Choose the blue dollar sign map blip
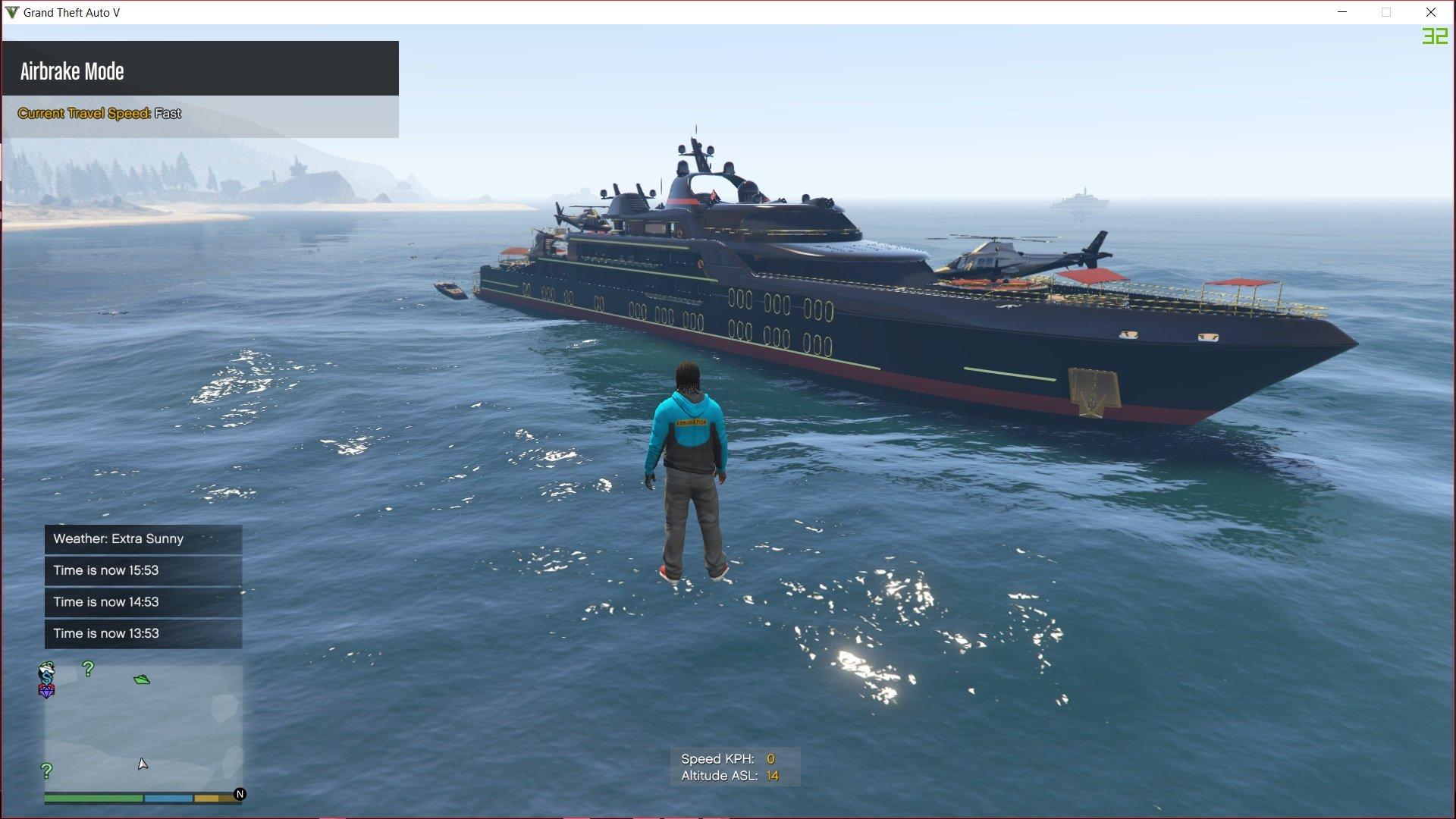The image size is (1456, 819). click(48, 671)
